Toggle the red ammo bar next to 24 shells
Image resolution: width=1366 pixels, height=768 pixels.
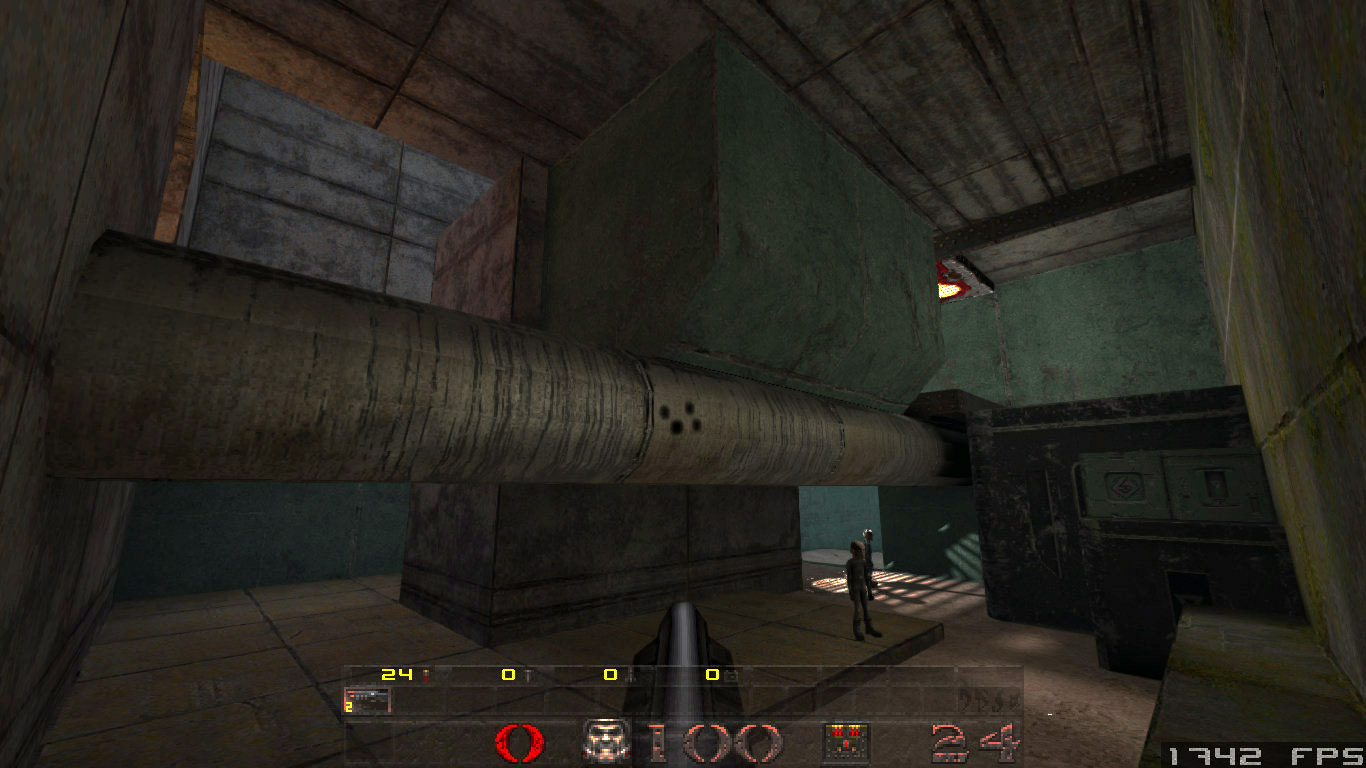426,675
